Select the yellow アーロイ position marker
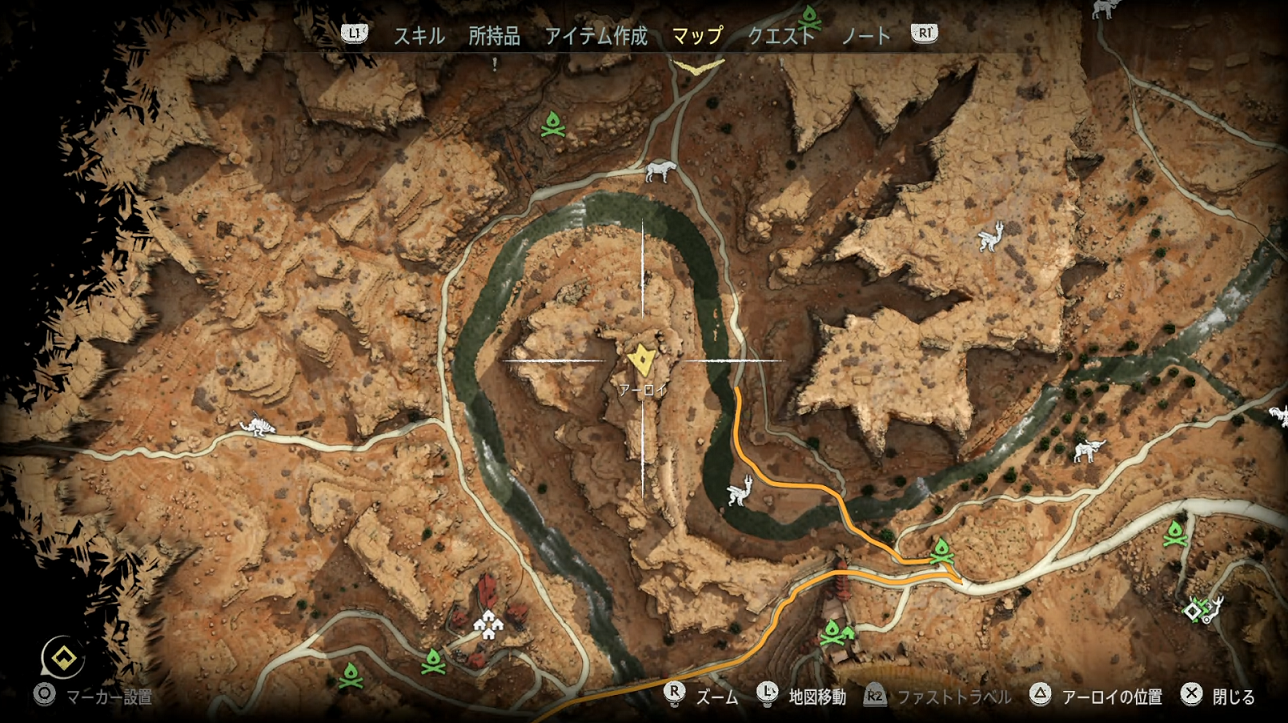This screenshot has width=1288, height=723. point(640,360)
